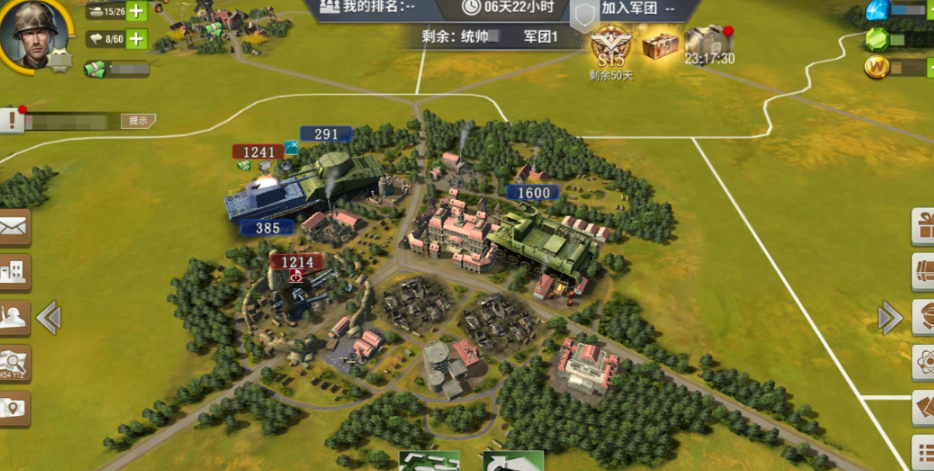The height and width of the screenshot is (471, 934).
Task: Tap the plus button beside the 8/60 counter
Action: [135, 39]
